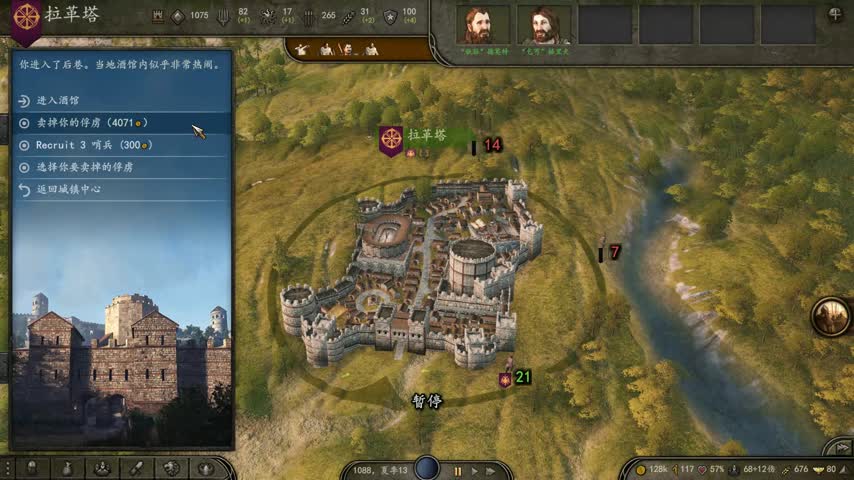Open the inventory bag icon
This screenshot has height=480, width=854.
click(67, 468)
